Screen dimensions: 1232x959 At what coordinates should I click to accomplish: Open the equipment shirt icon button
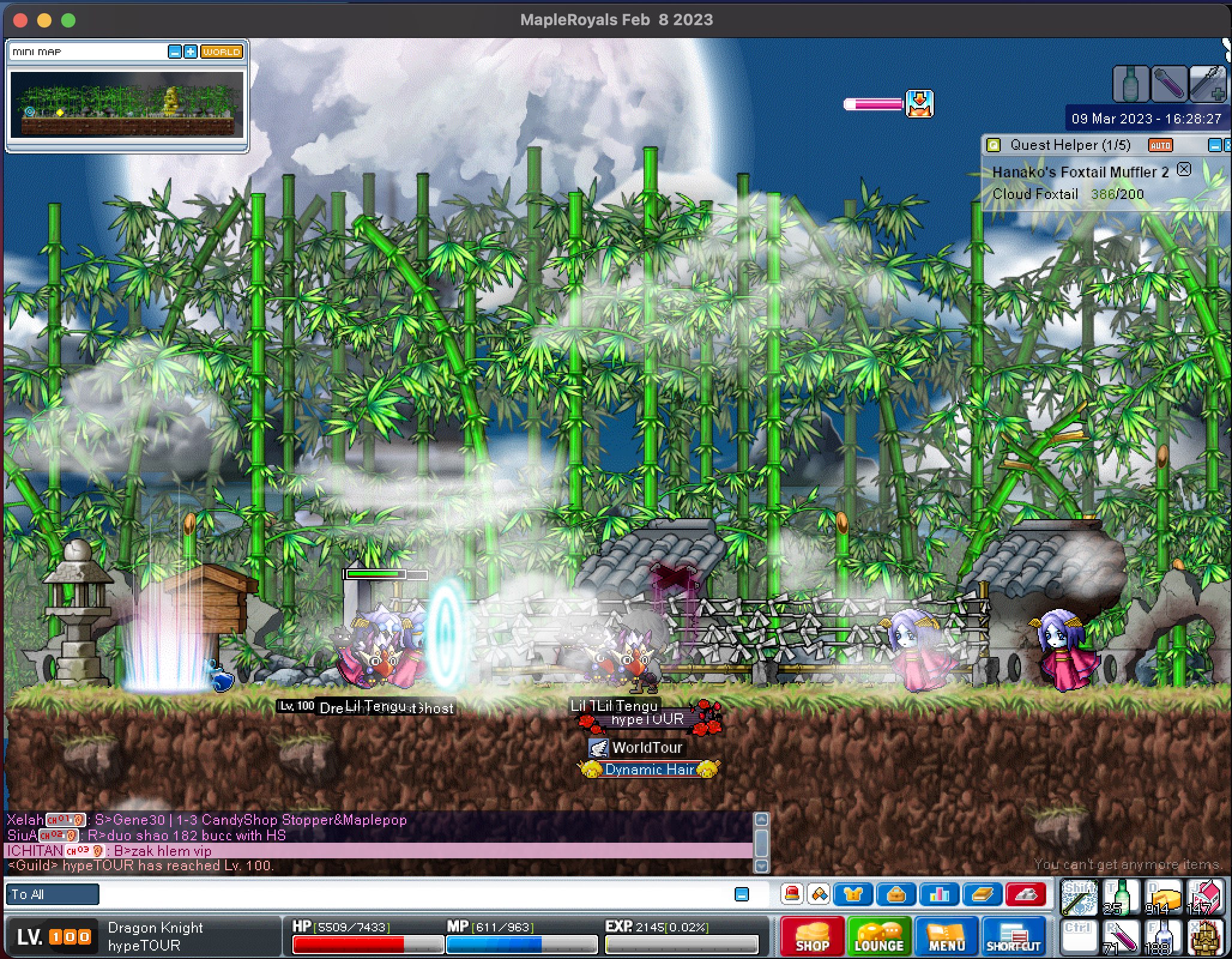point(853,895)
